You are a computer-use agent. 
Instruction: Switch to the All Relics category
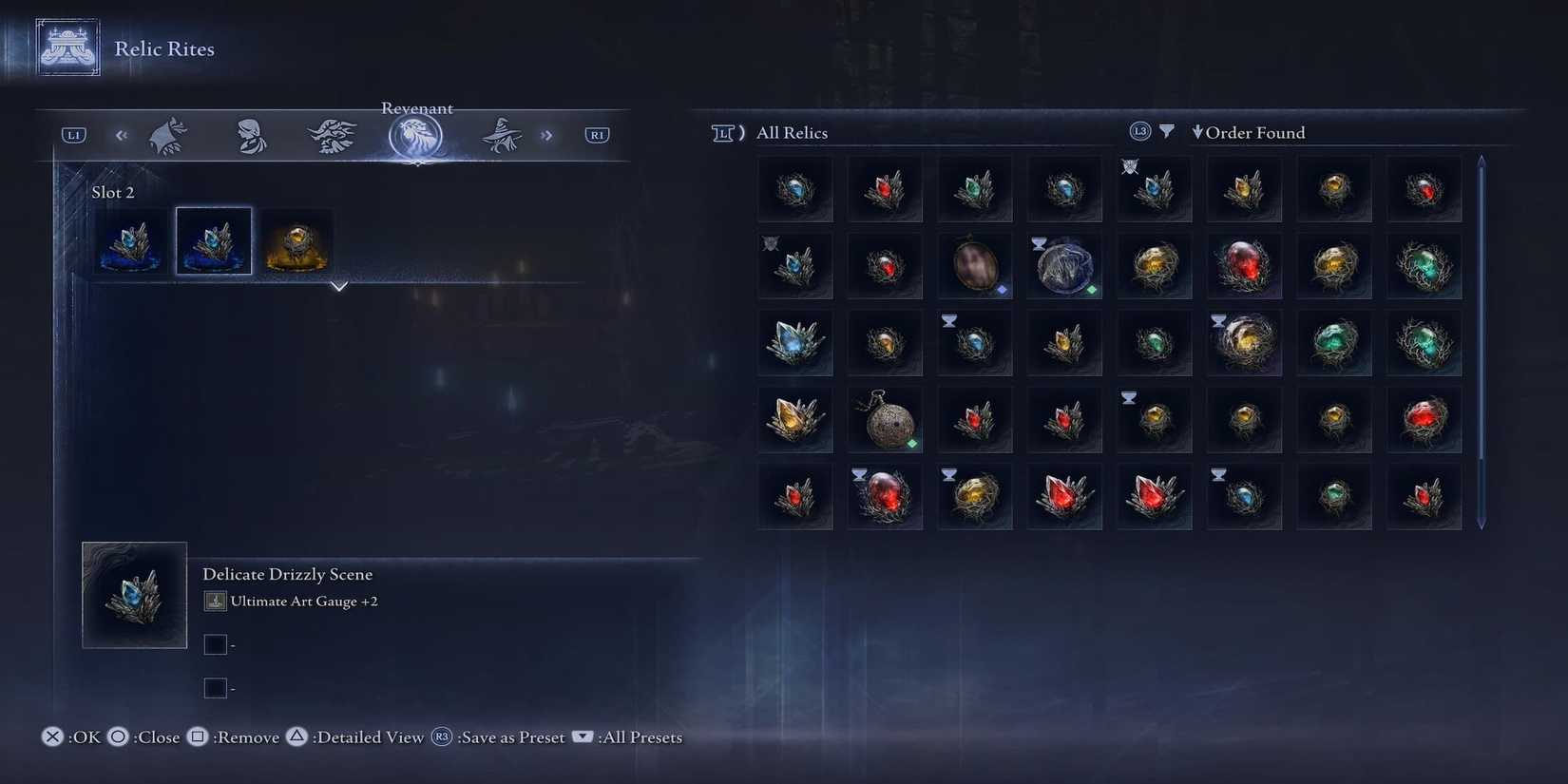click(793, 132)
